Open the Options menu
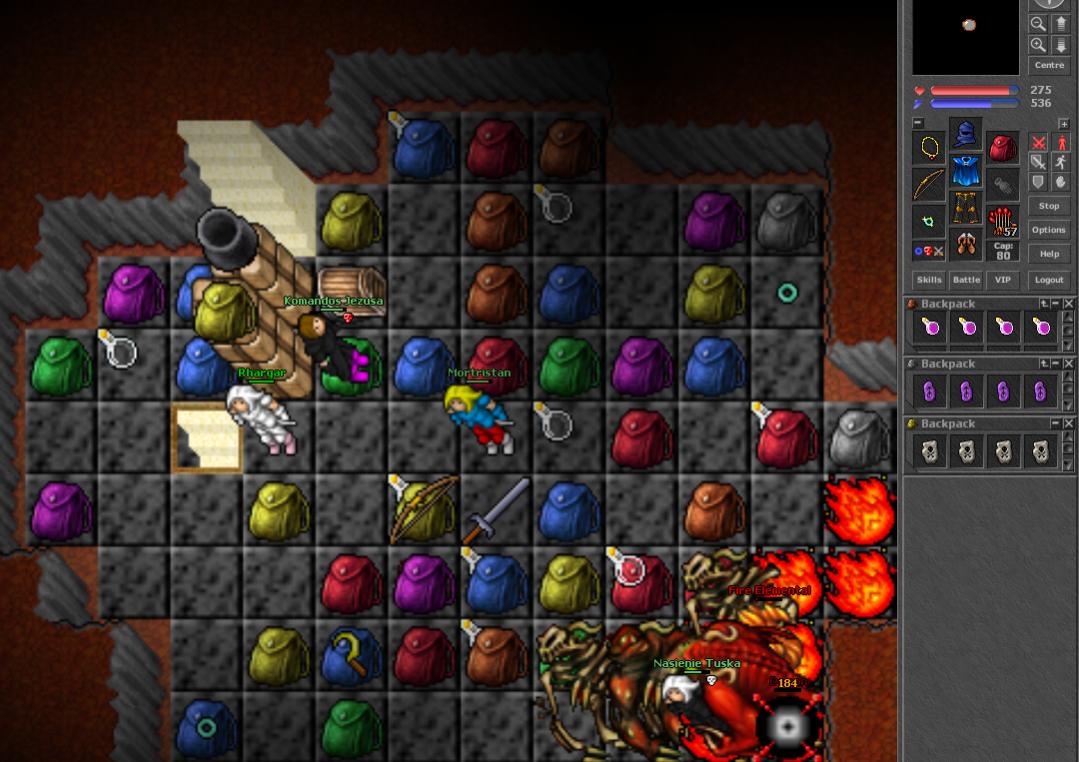 tap(1048, 230)
